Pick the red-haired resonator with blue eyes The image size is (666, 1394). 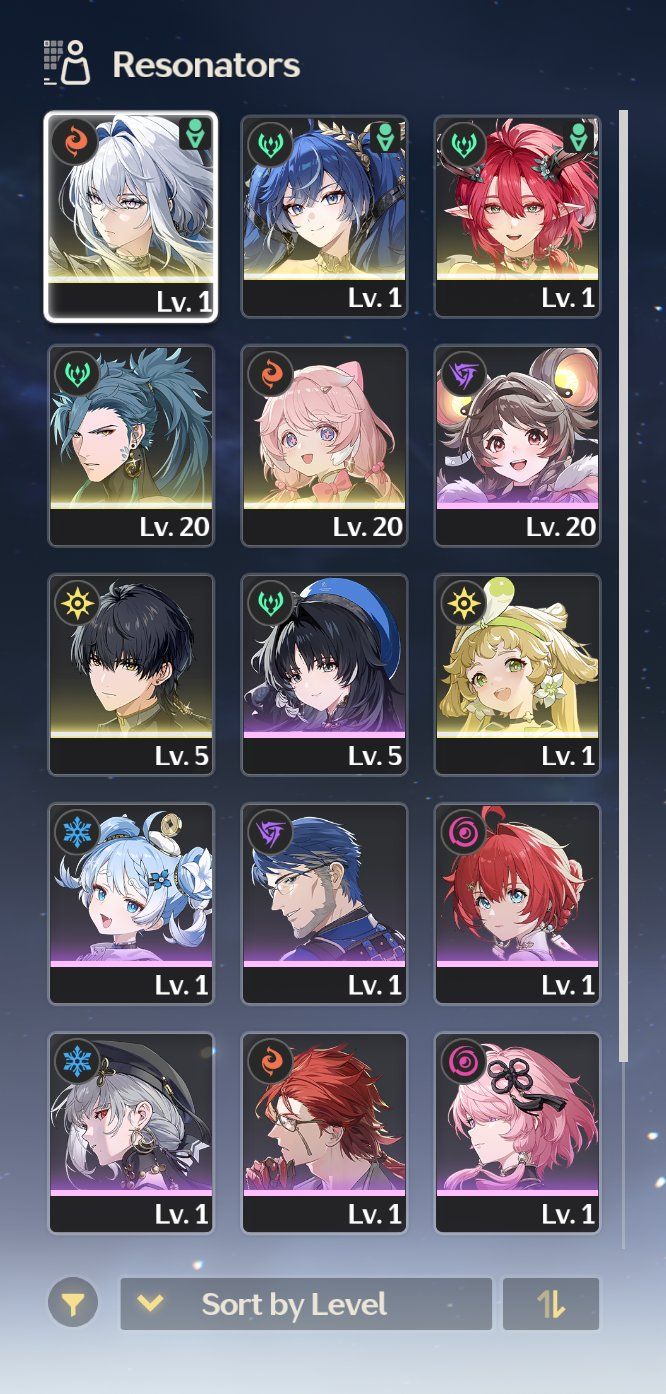tap(517, 903)
